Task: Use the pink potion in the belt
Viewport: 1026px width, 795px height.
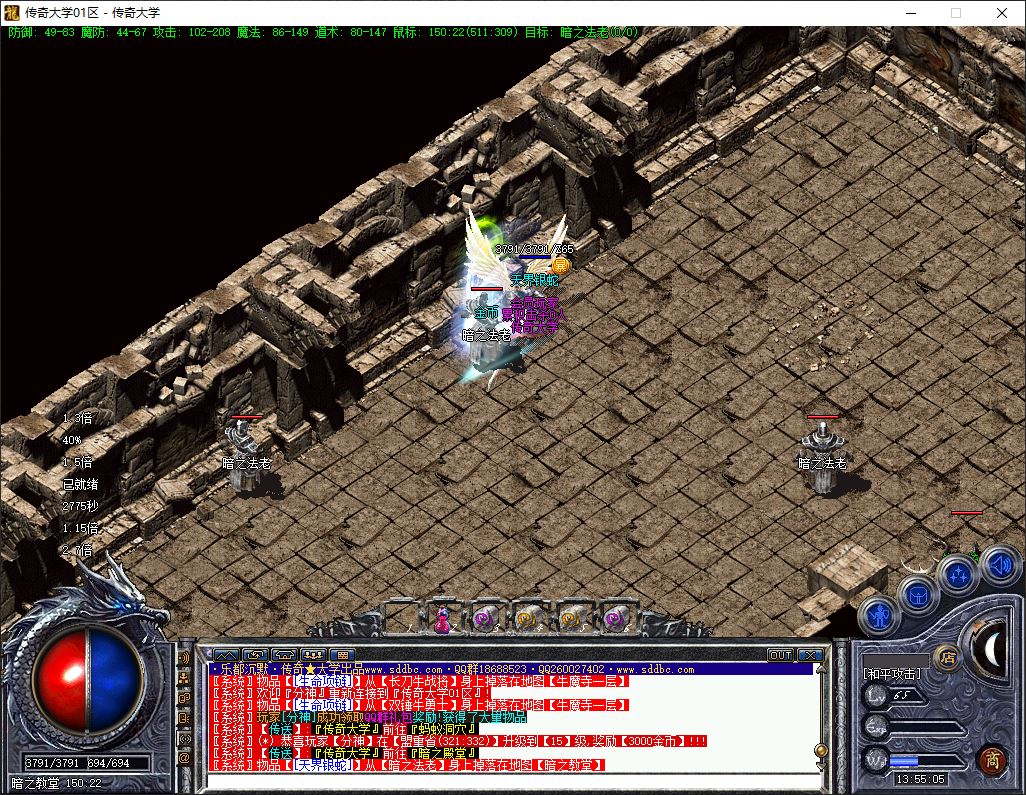Action: (441, 620)
